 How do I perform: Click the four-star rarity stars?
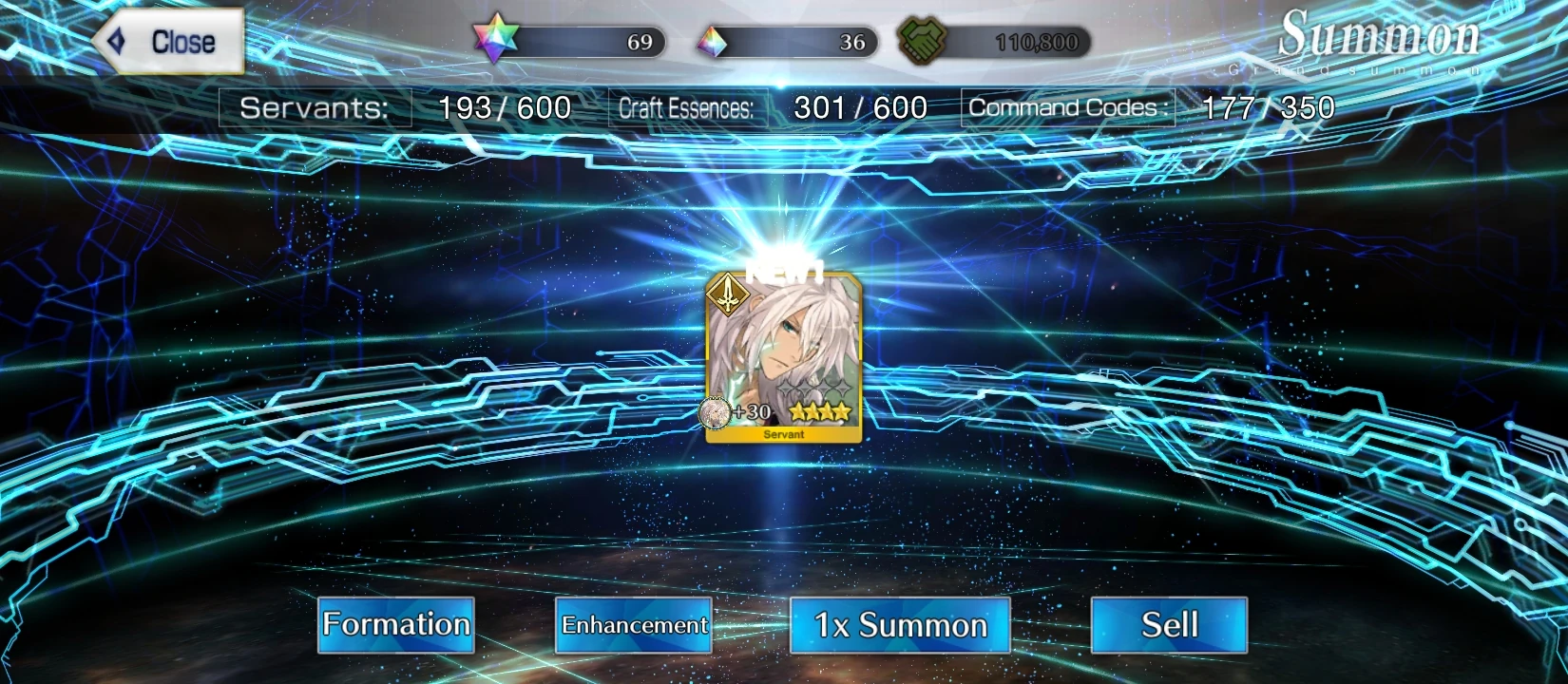[x=819, y=410]
